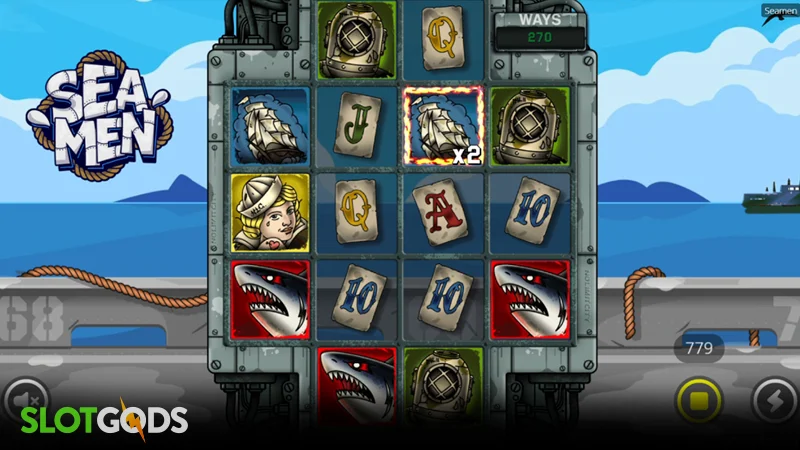Stop the spin with the yellow button
Screen dimensions: 800x450
(699, 402)
